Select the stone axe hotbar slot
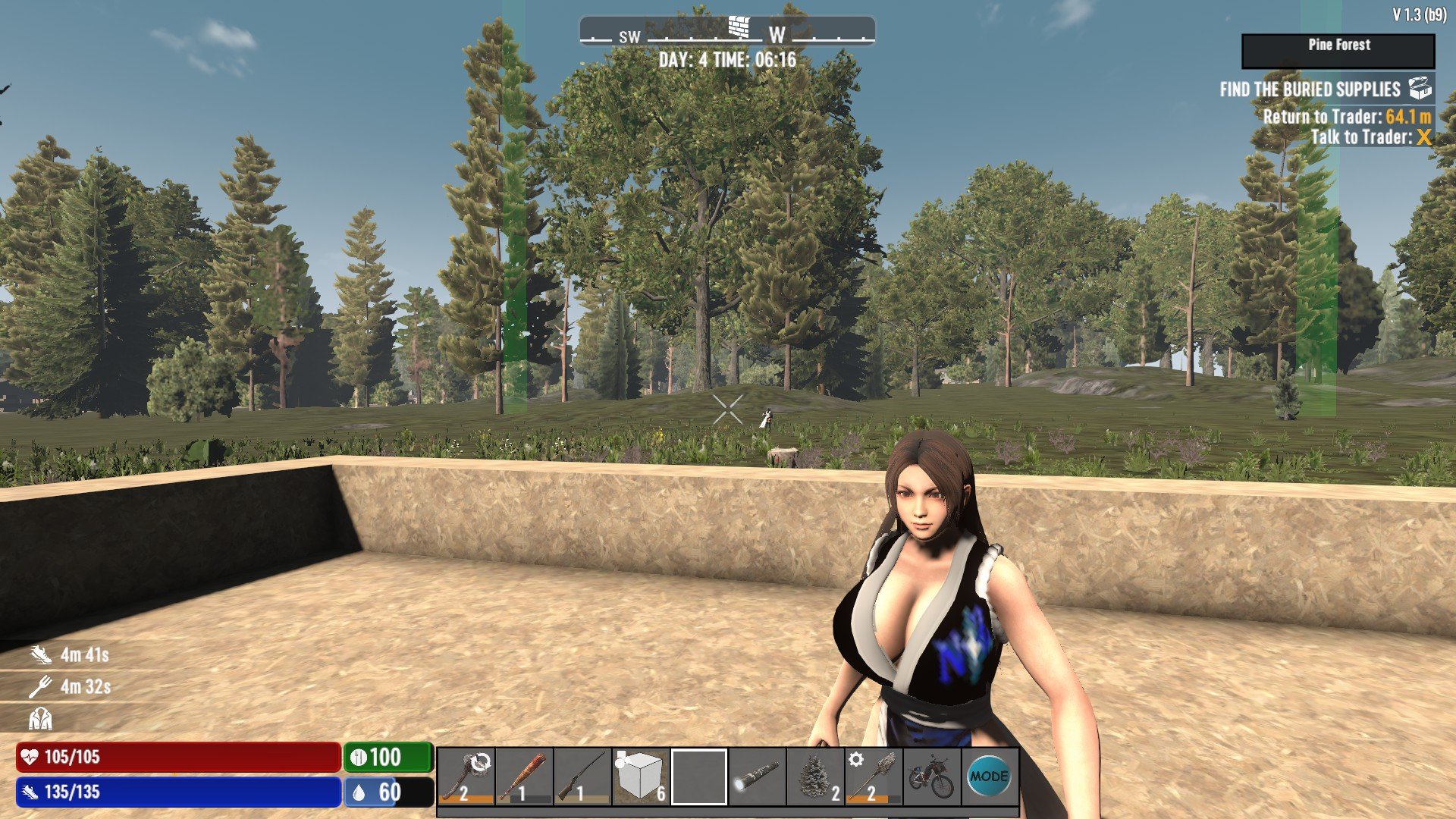Image resolution: width=1456 pixels, height=819 pixels. coord(466,777)
